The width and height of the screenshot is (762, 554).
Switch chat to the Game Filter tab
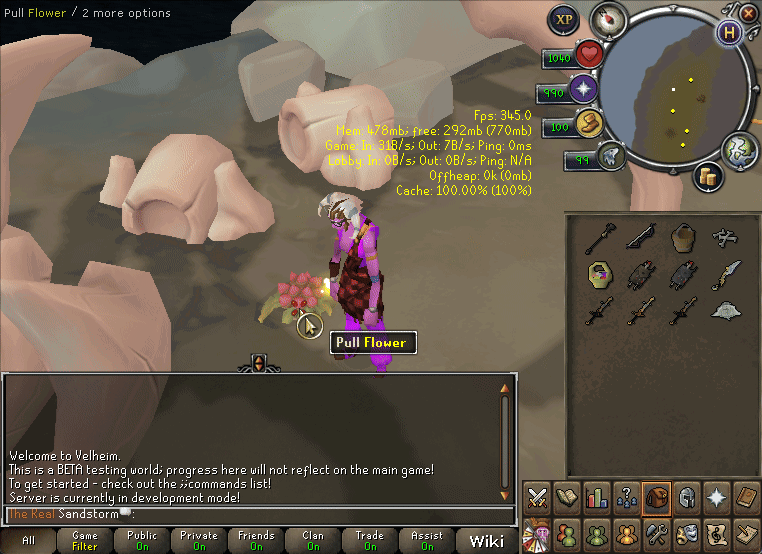85,541
